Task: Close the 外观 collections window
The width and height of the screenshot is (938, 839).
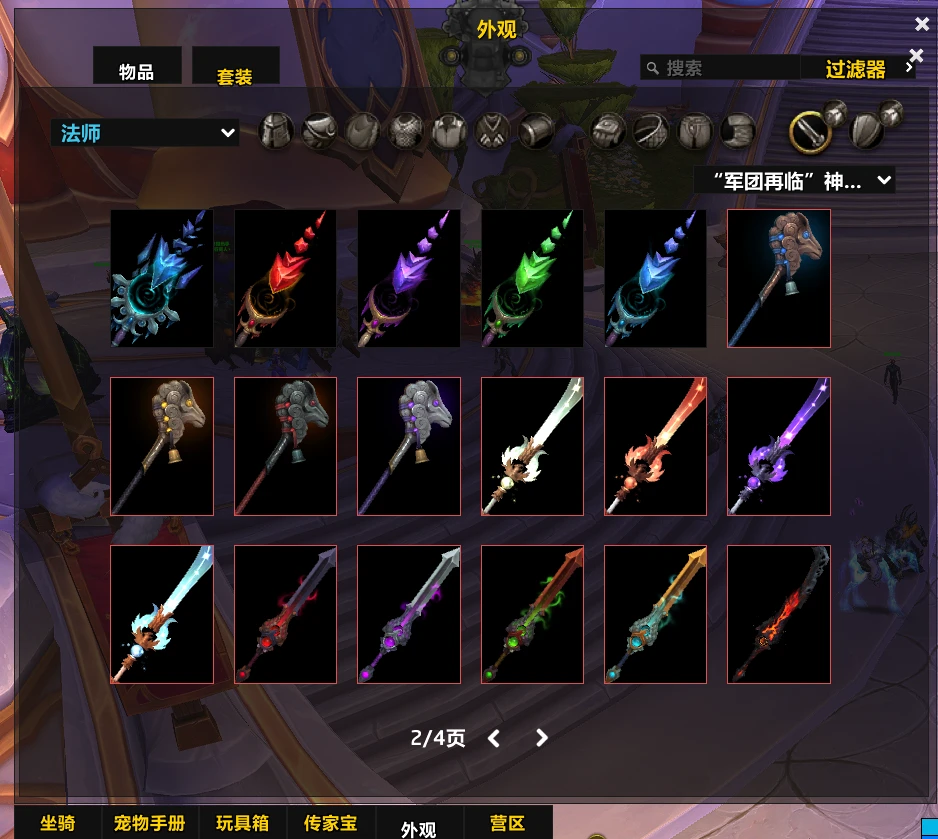Action: pyautogui.click(x=921, y=24)
